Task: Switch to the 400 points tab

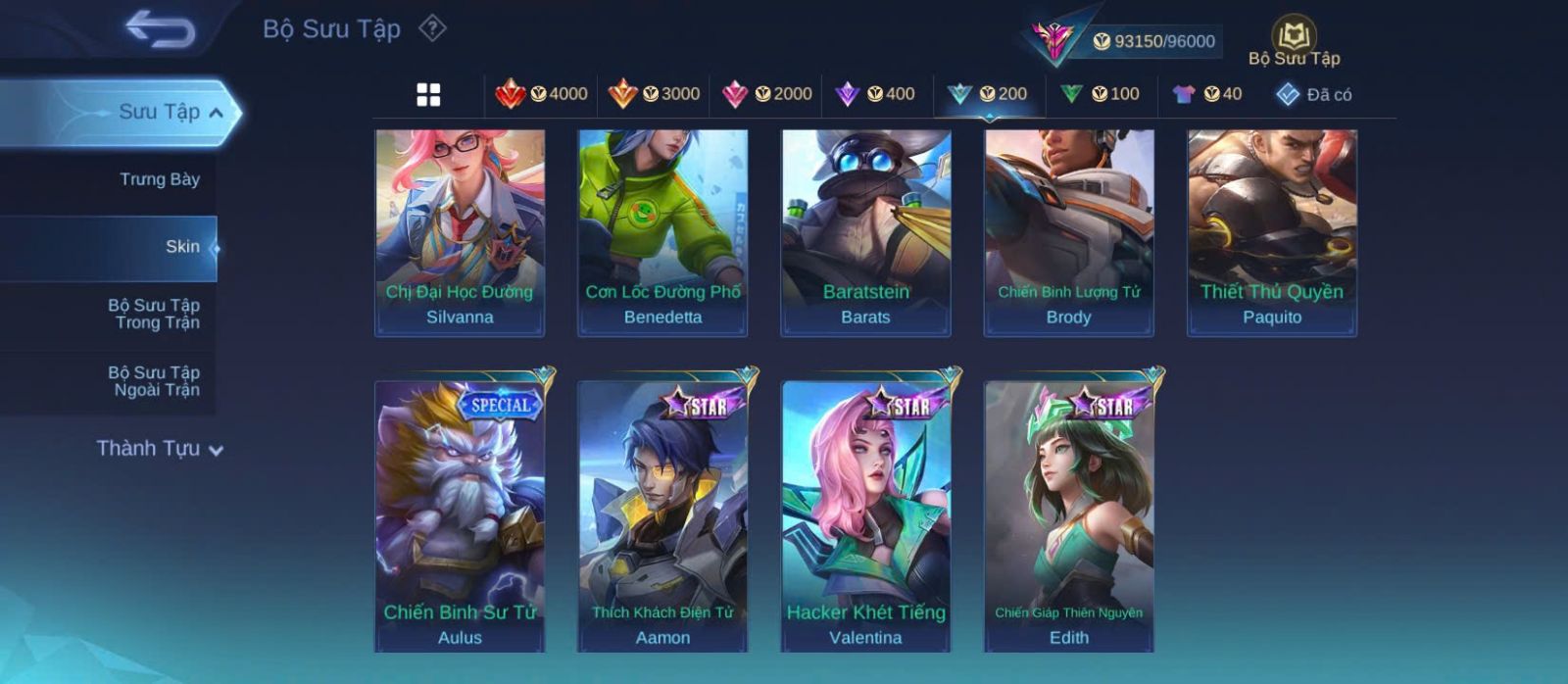Action: pyautogui.click(x=875, y=94)
